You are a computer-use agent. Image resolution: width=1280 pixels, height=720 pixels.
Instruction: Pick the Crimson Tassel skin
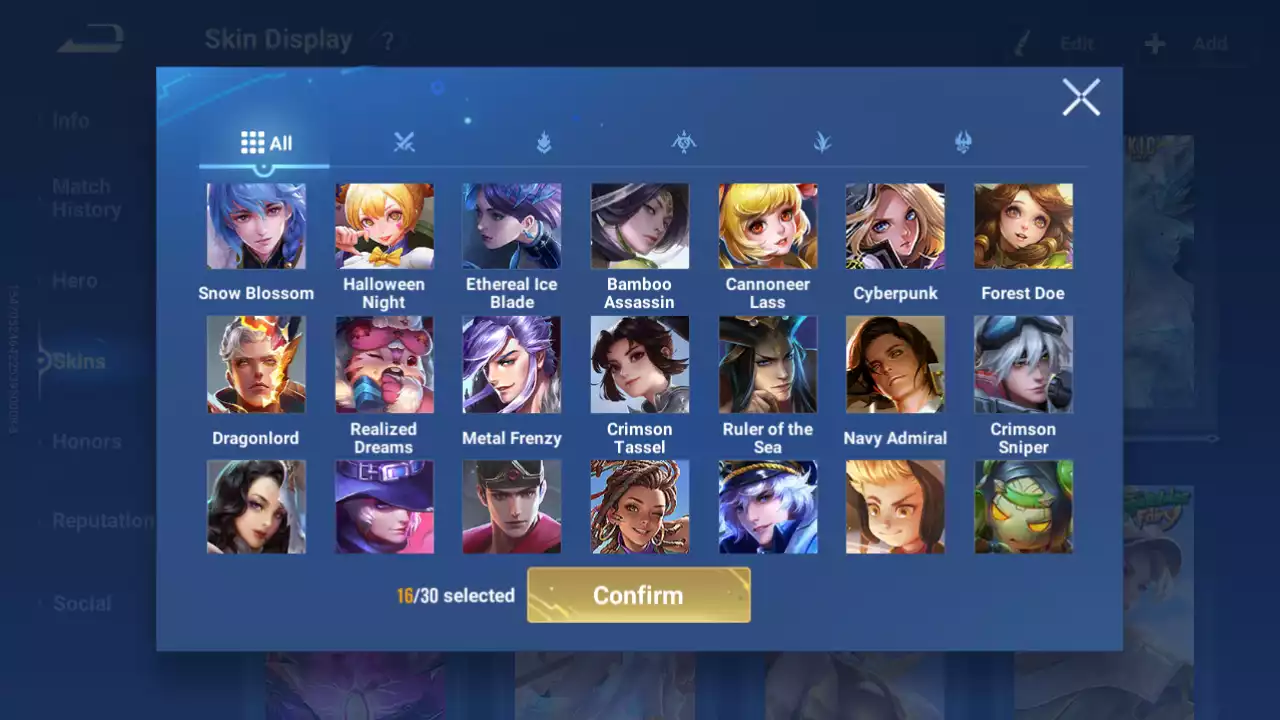[x=640, y=364]
